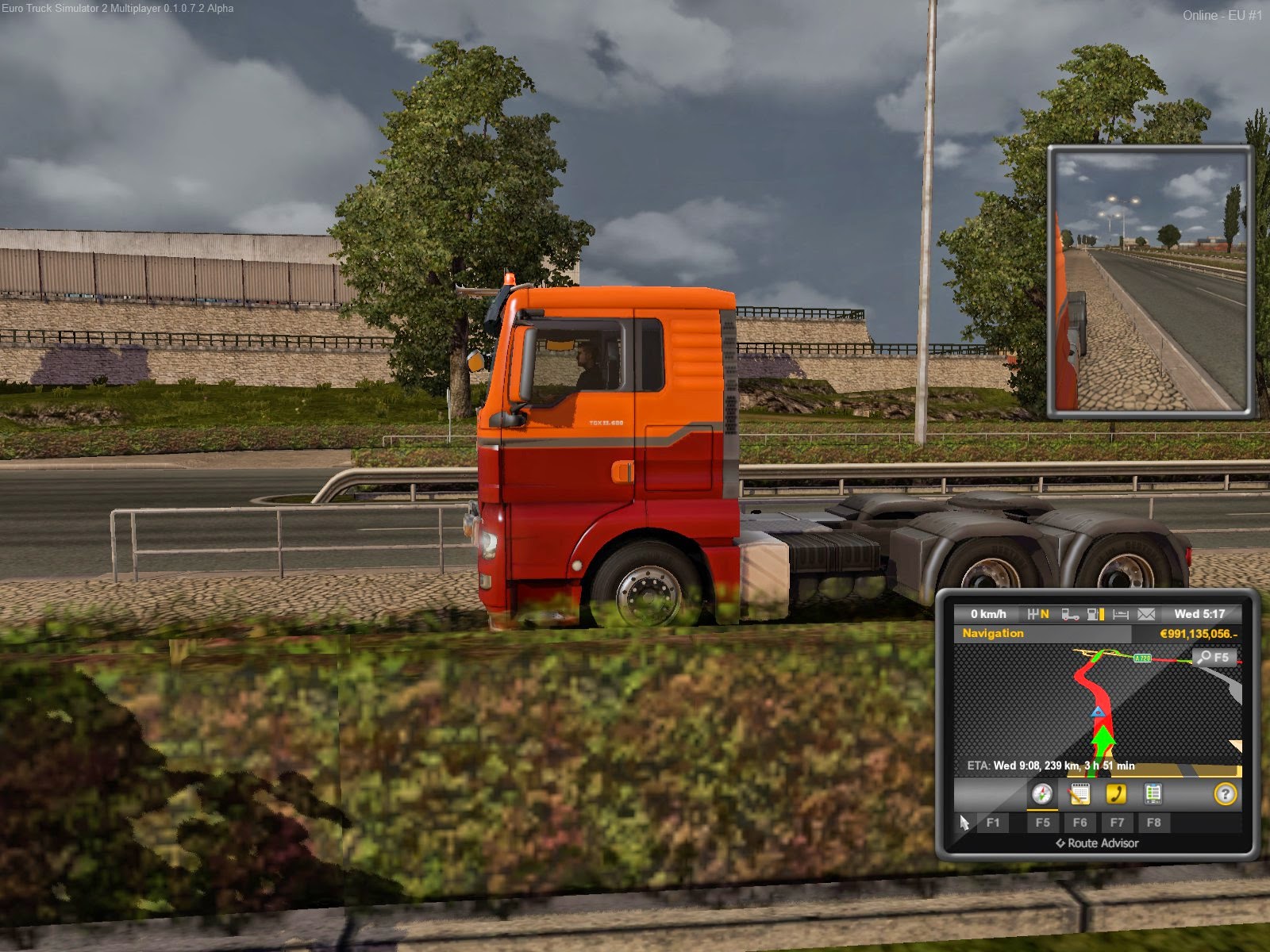Image resolution: width=1270 pixels, height=952 pixels.
Task: Click the gearbox N indicator
Action: point(1039,614)
